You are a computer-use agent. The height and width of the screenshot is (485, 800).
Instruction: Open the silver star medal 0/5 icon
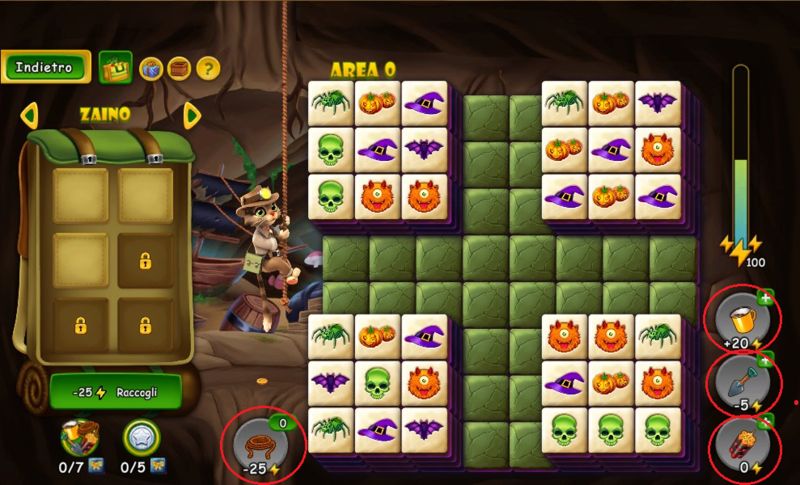coord(141,437)
